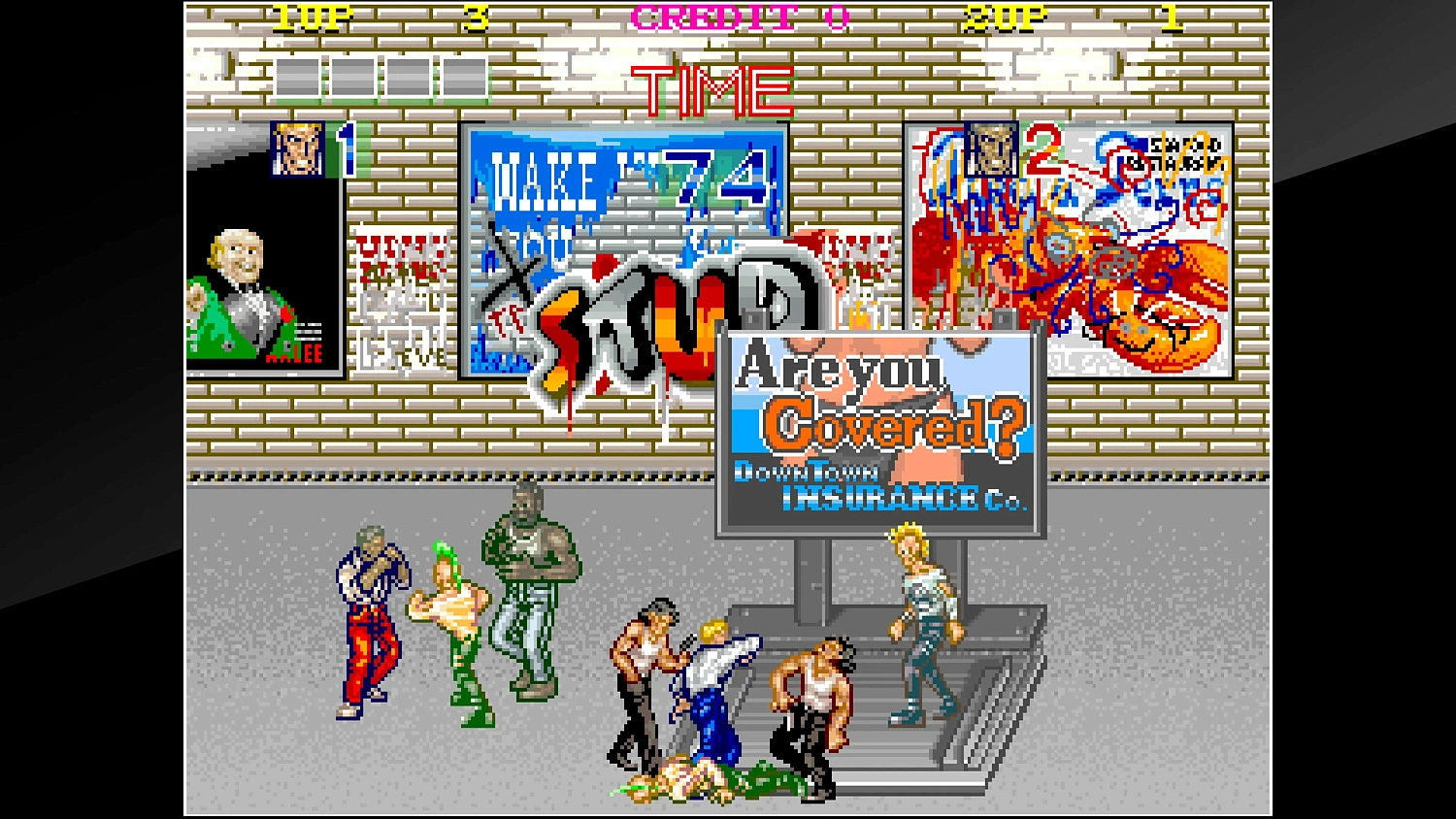Click the player 1 face portrait
This screenshot has width=1456, height=819.
pos(296,147)
